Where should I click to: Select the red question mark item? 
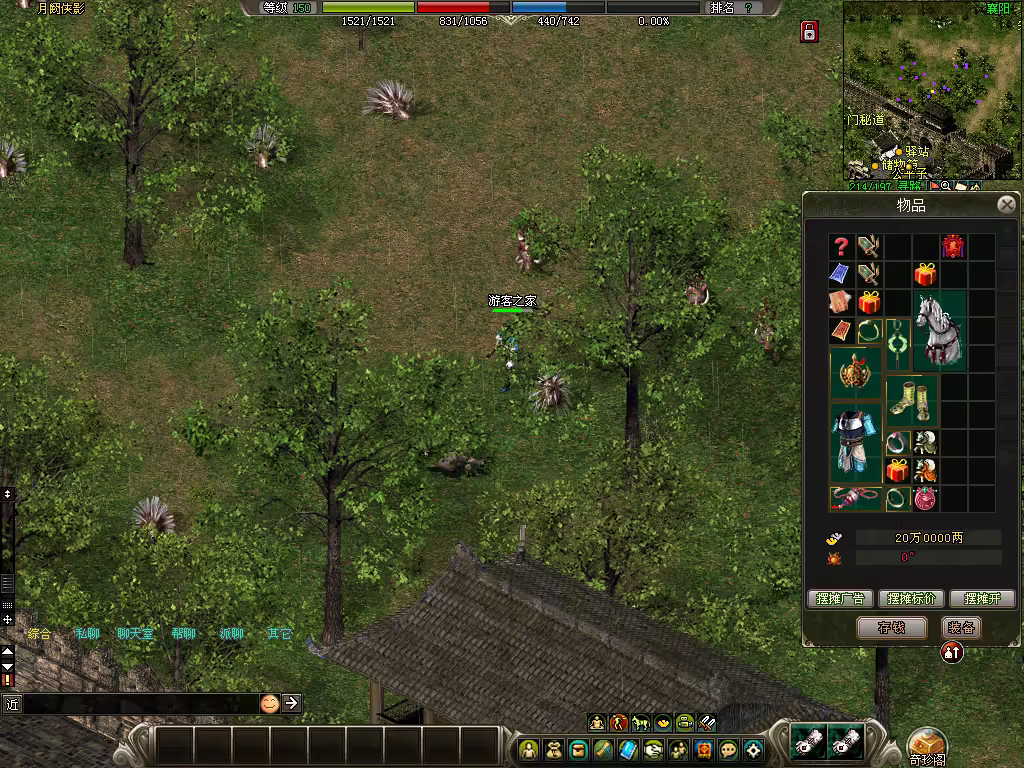tap(841, 247)
